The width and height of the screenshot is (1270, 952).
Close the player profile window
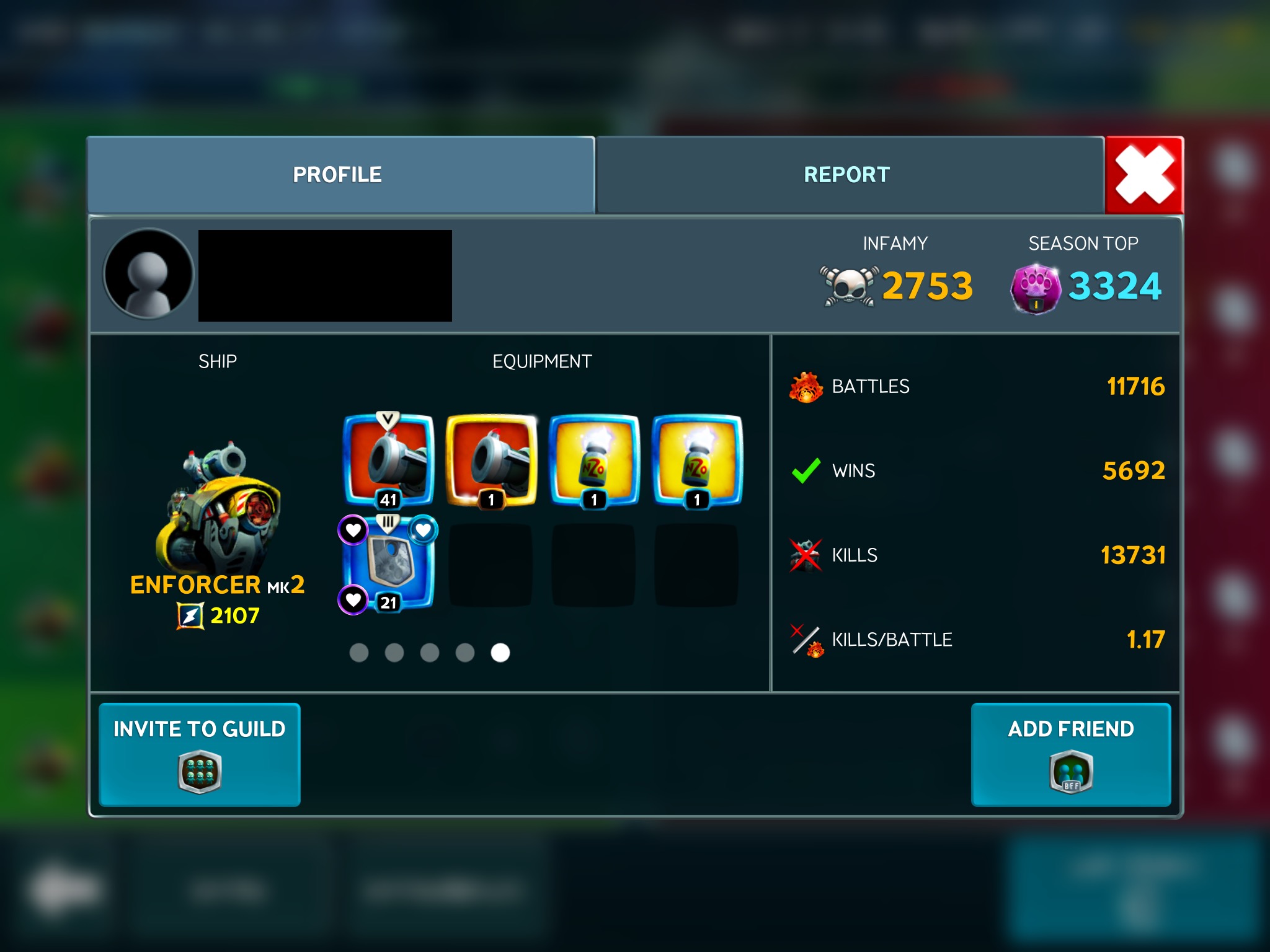pyautogui.click(x=1144, y=175)
